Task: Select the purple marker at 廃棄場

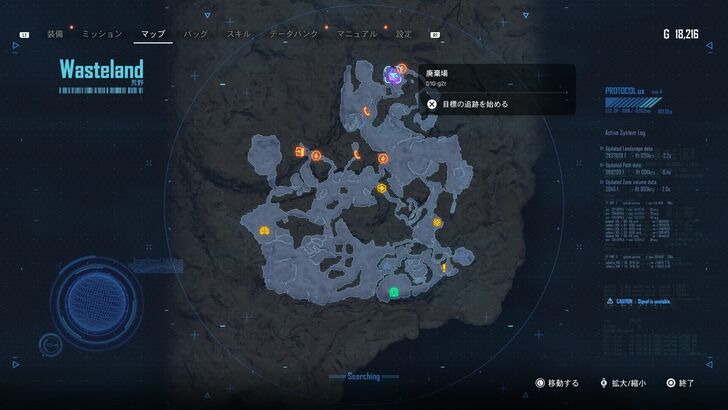Action: [x=394, y=73]
